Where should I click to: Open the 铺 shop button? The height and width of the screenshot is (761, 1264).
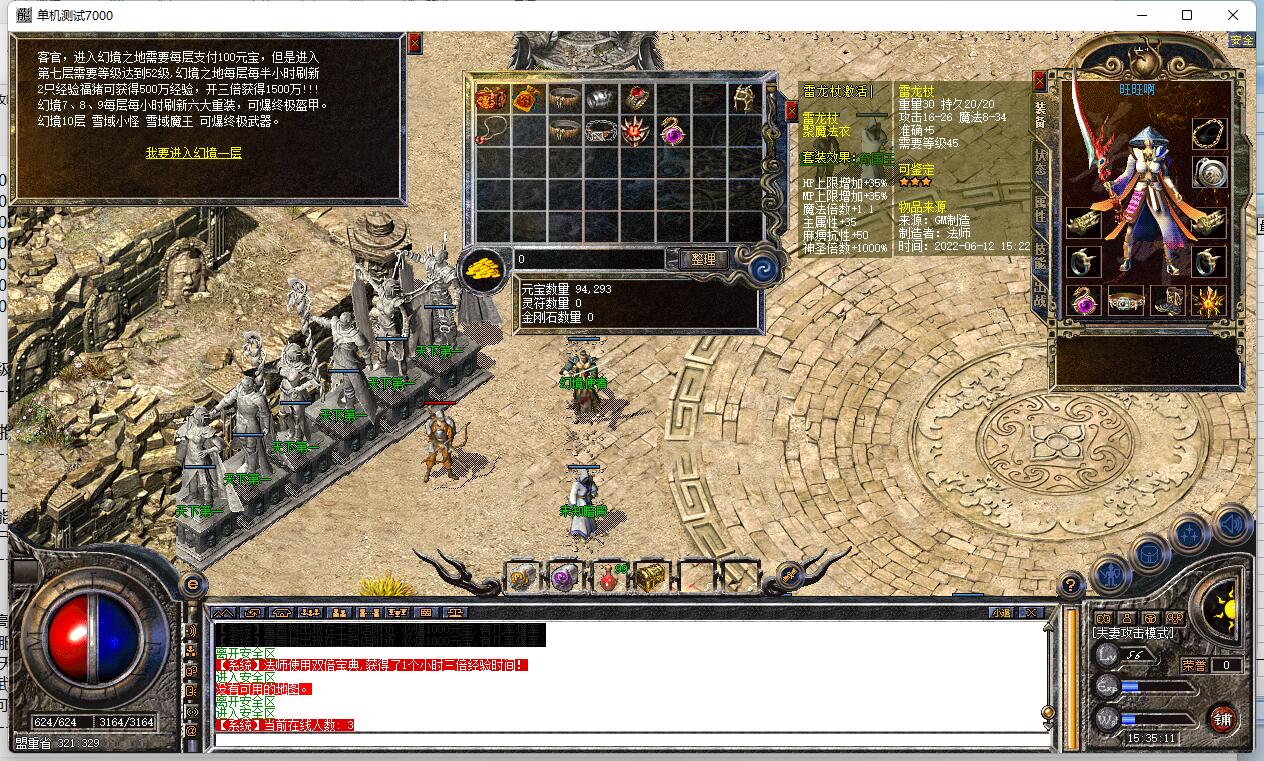(1223, 718)
